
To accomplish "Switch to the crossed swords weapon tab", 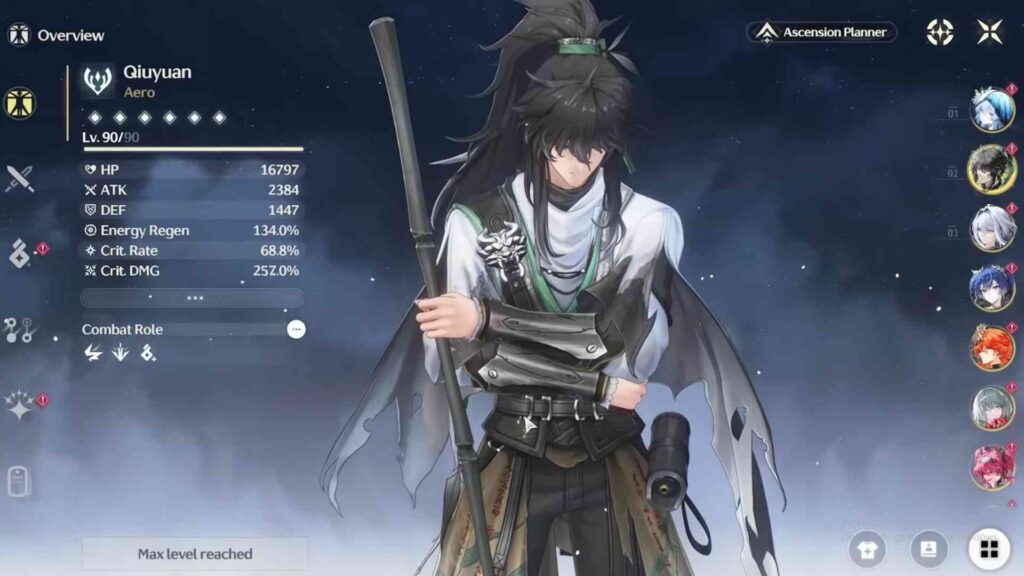I will [x=20, y=178].
